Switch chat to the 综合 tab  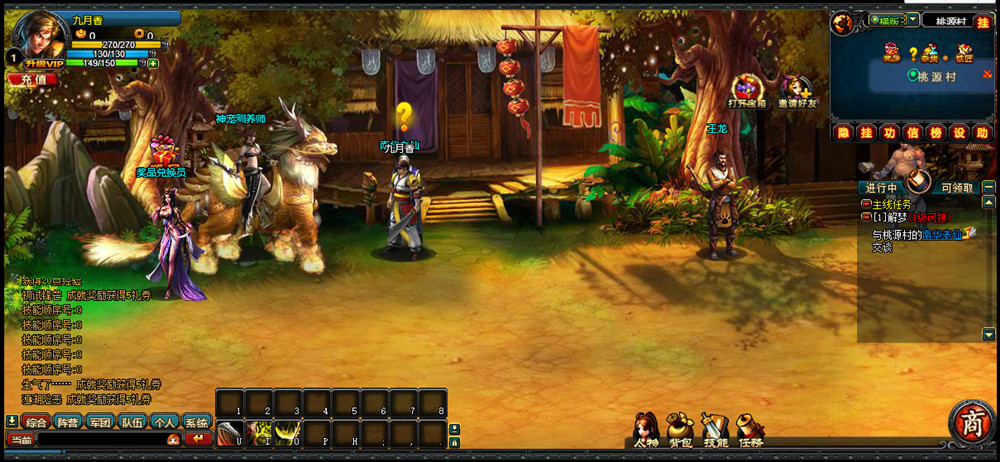pos(36,422)
